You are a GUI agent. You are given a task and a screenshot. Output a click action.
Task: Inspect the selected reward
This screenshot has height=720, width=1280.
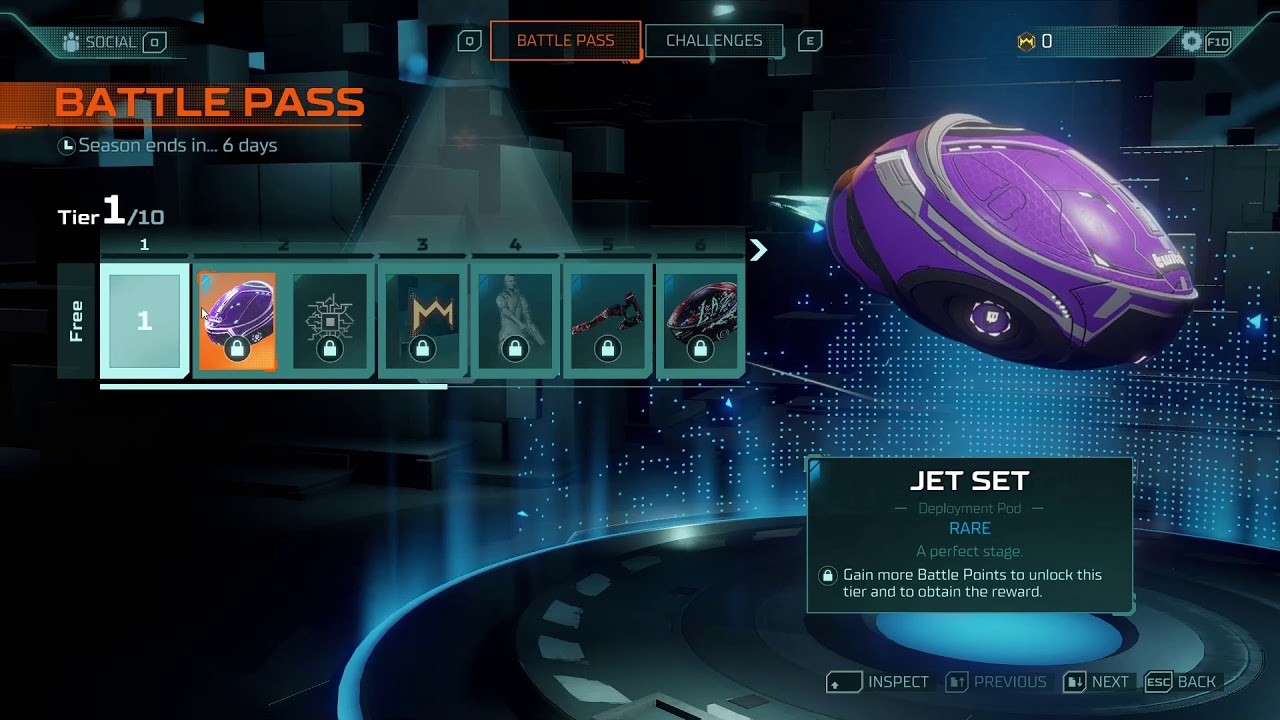[x=880, y=682]
